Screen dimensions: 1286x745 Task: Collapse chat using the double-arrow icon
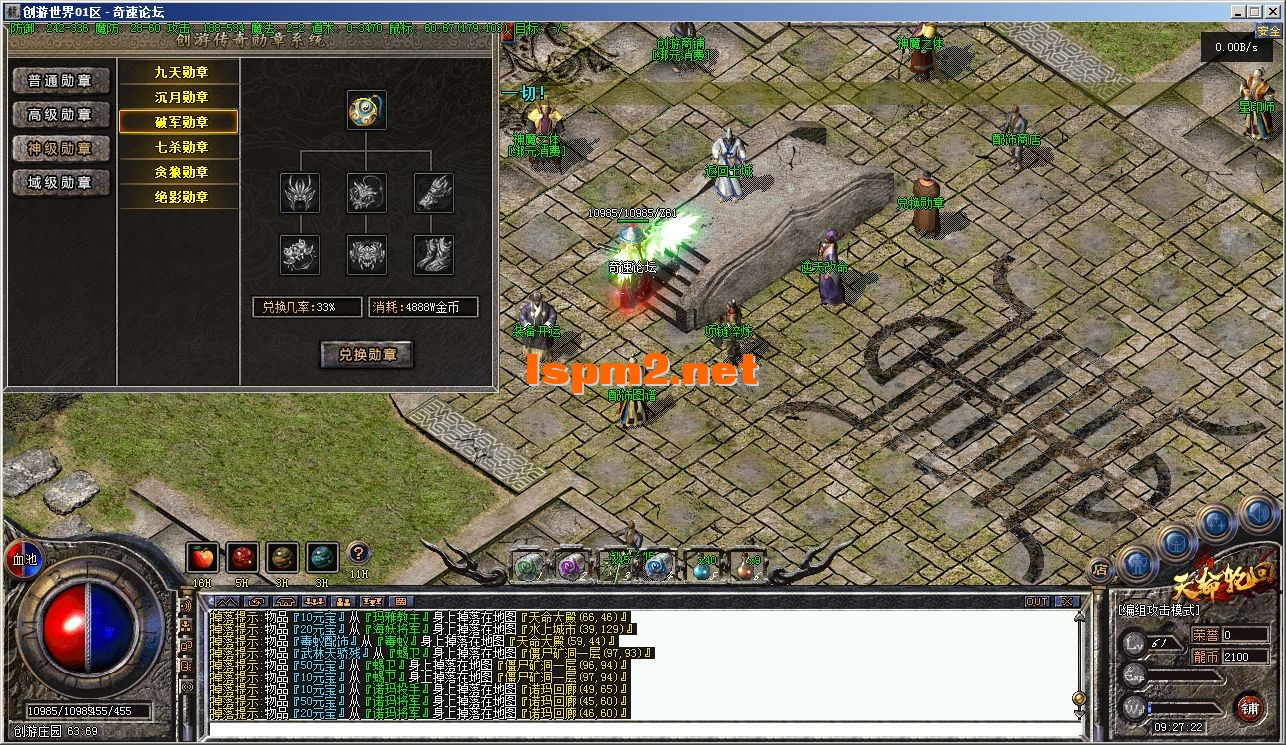pos(227,601)
